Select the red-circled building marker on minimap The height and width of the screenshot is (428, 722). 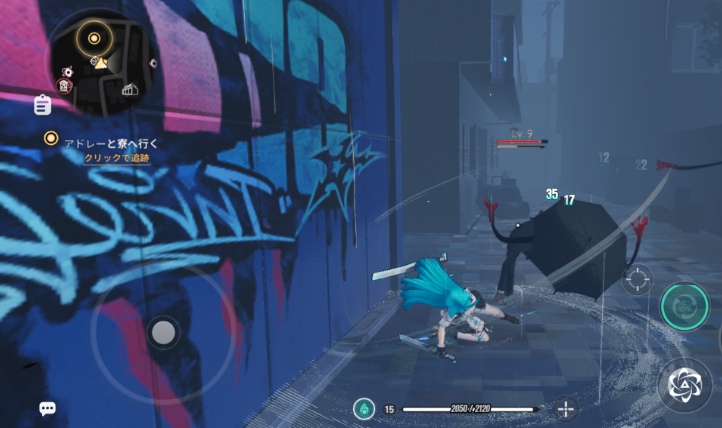tap(66, 86)
